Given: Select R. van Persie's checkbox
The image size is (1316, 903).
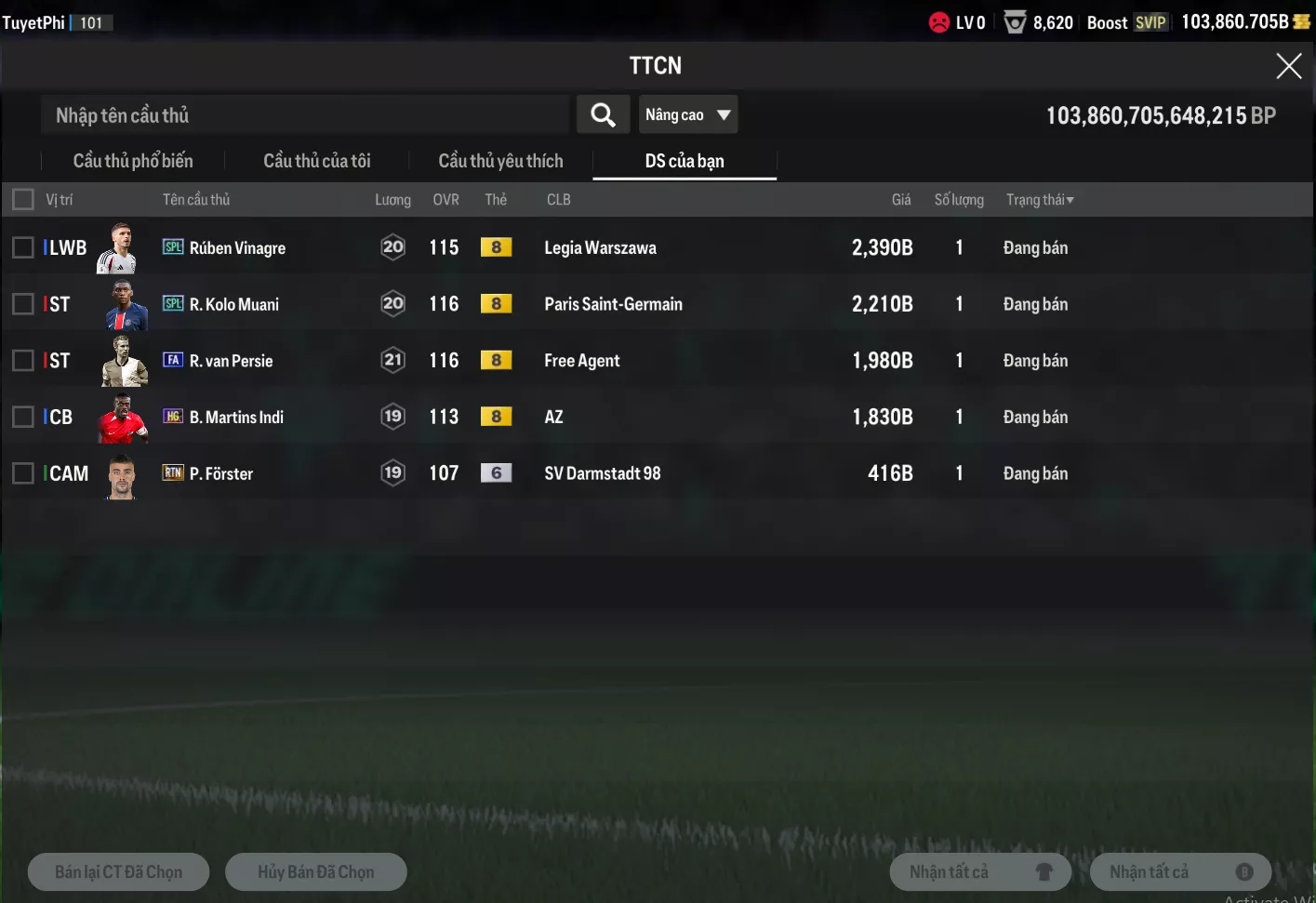Looking at the screenshot, I should pos(23,361).
